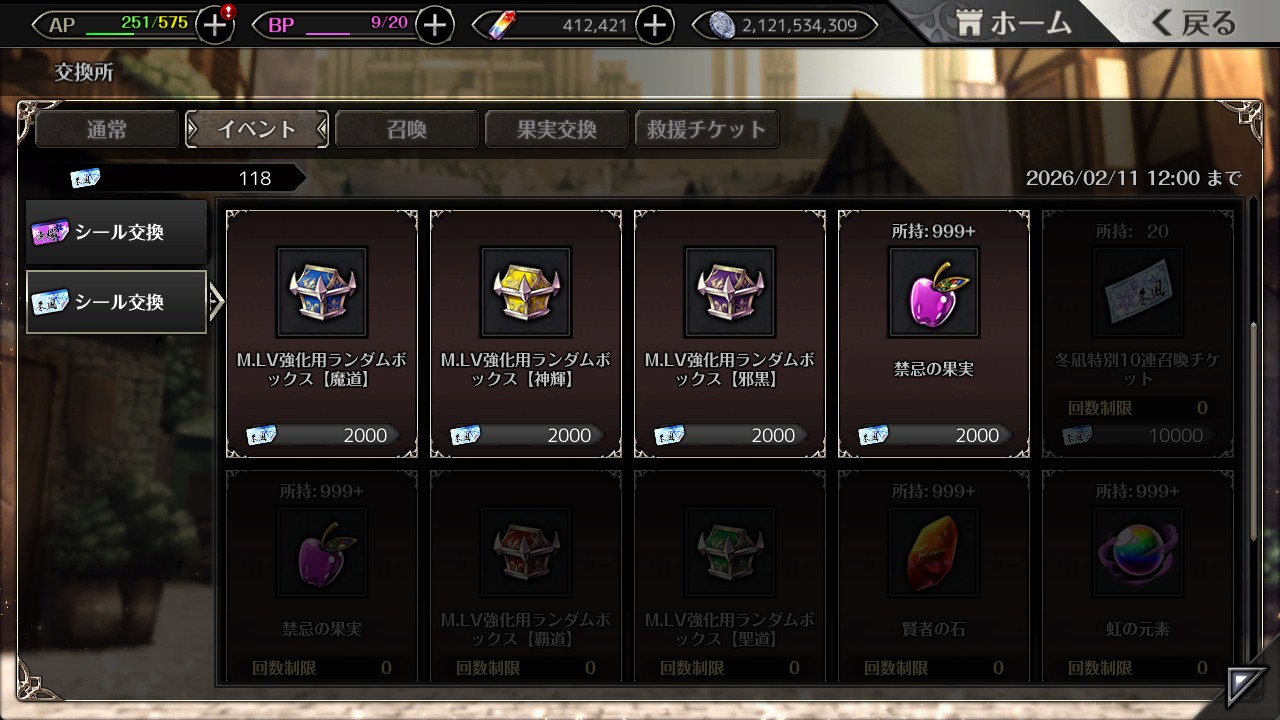Buy more rainbow crystals via plus button

click(x=655, y=26)
